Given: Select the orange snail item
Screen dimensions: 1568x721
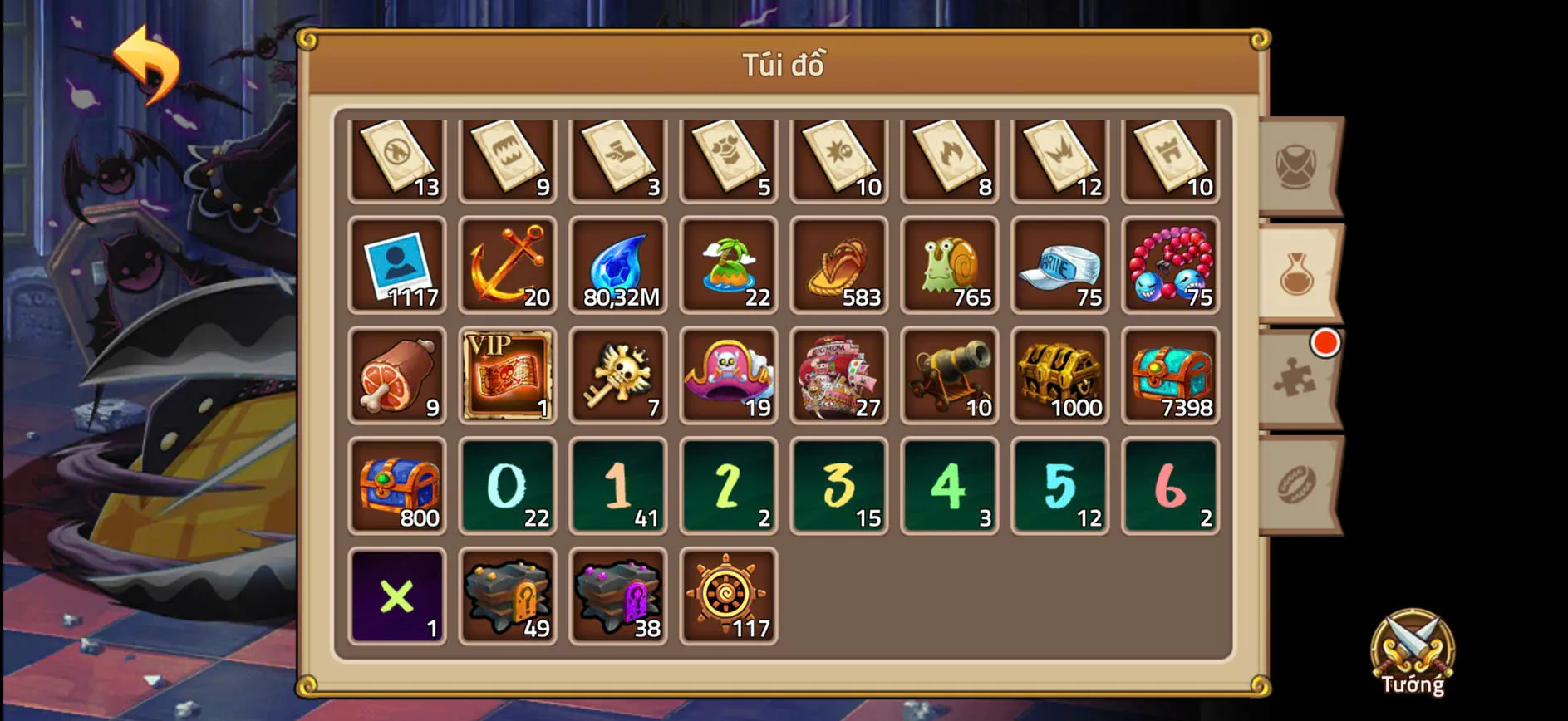Looking at the screenshot, I should (950, 264).
